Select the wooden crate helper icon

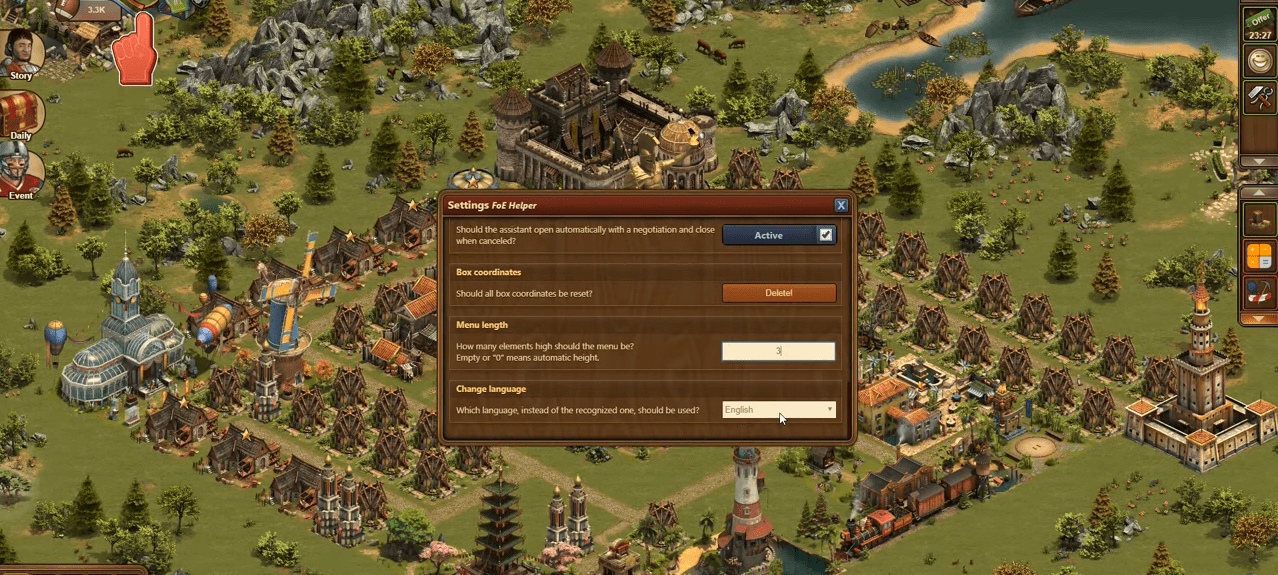1258,218
